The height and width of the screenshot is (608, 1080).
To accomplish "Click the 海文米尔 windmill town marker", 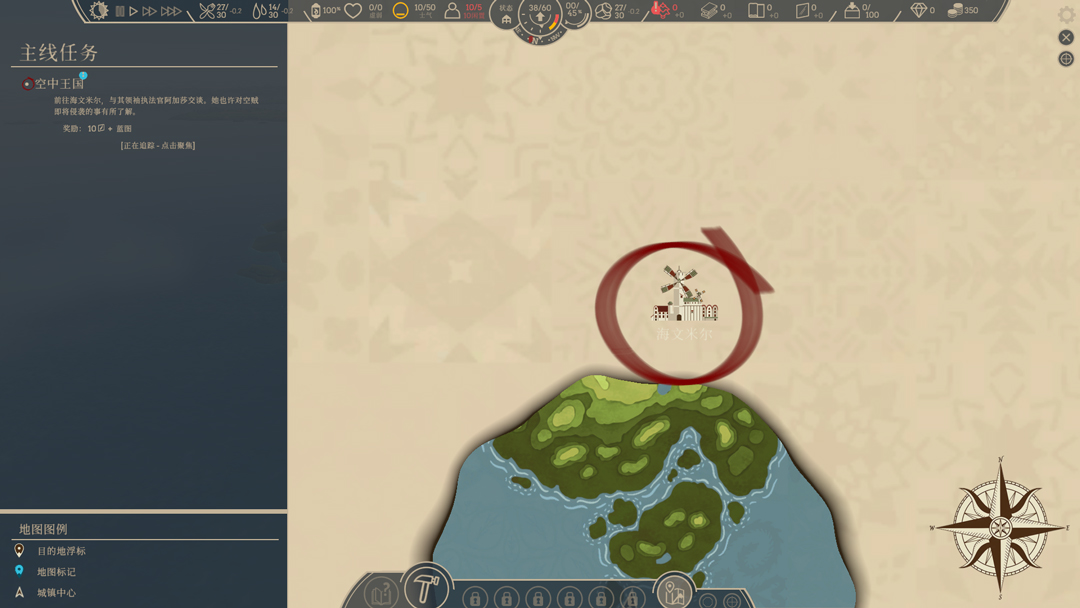I will tap(684, 296).
